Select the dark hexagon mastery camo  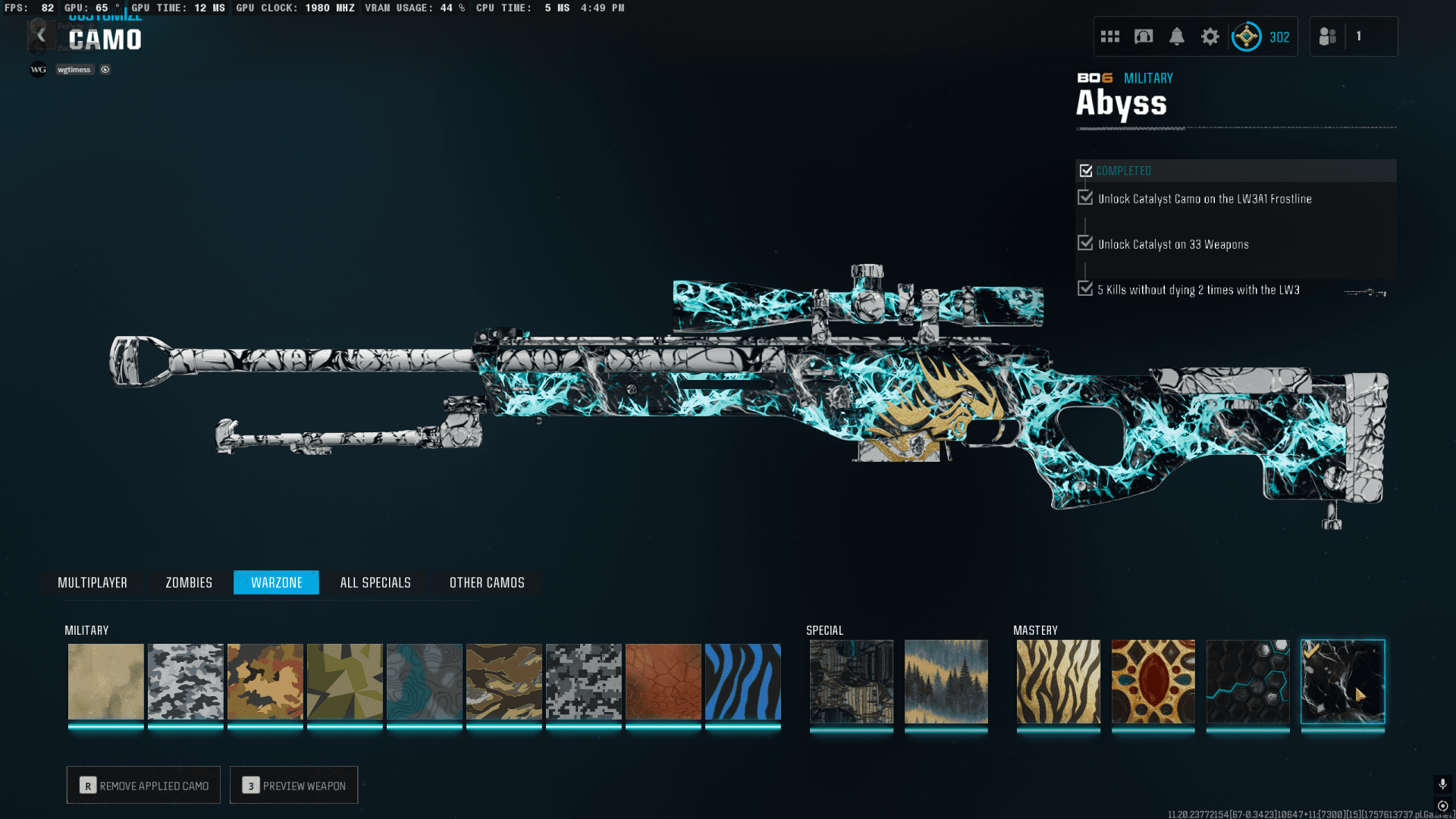(x=1247, y=681)
